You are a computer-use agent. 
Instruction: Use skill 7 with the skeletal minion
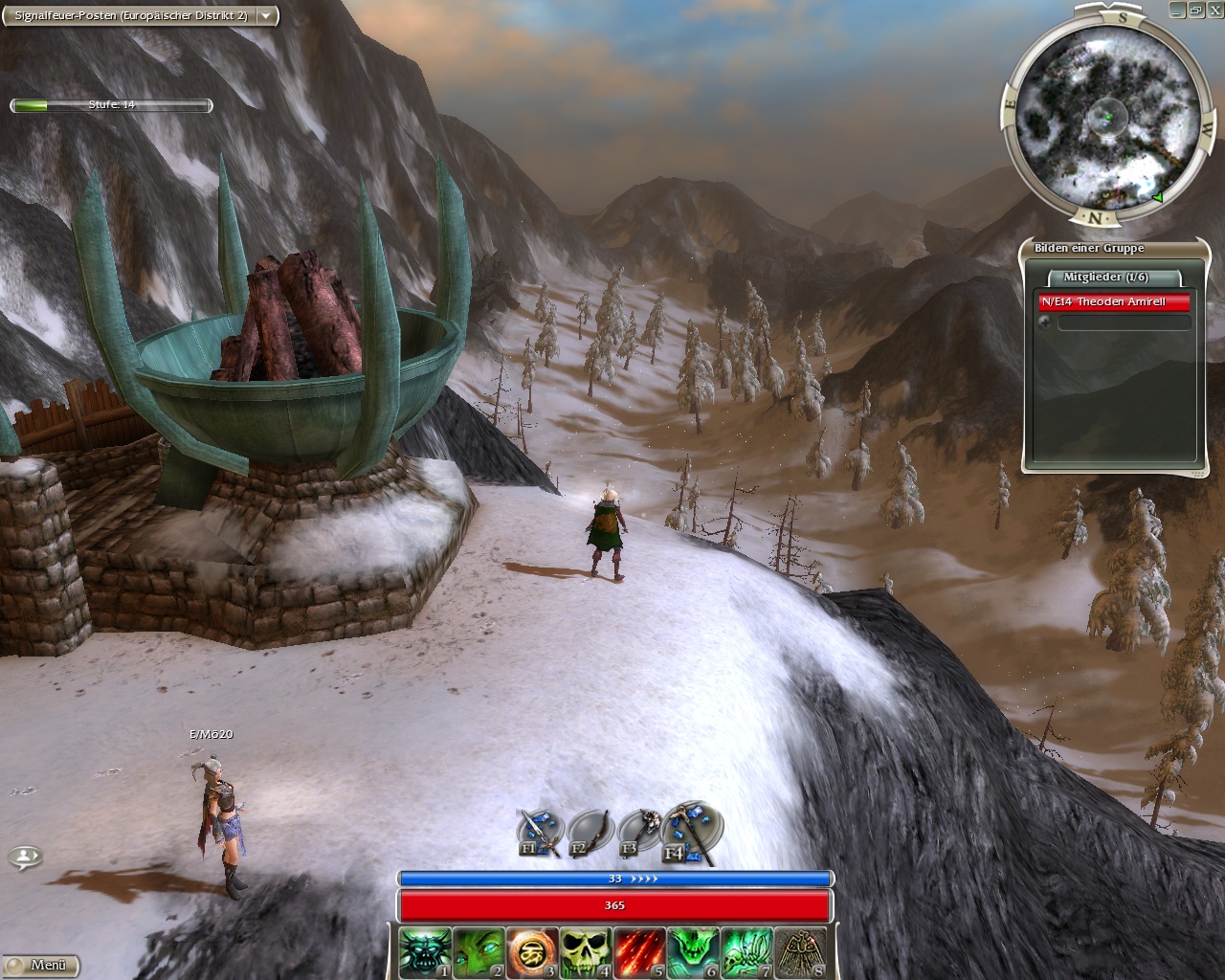[746, 951]
